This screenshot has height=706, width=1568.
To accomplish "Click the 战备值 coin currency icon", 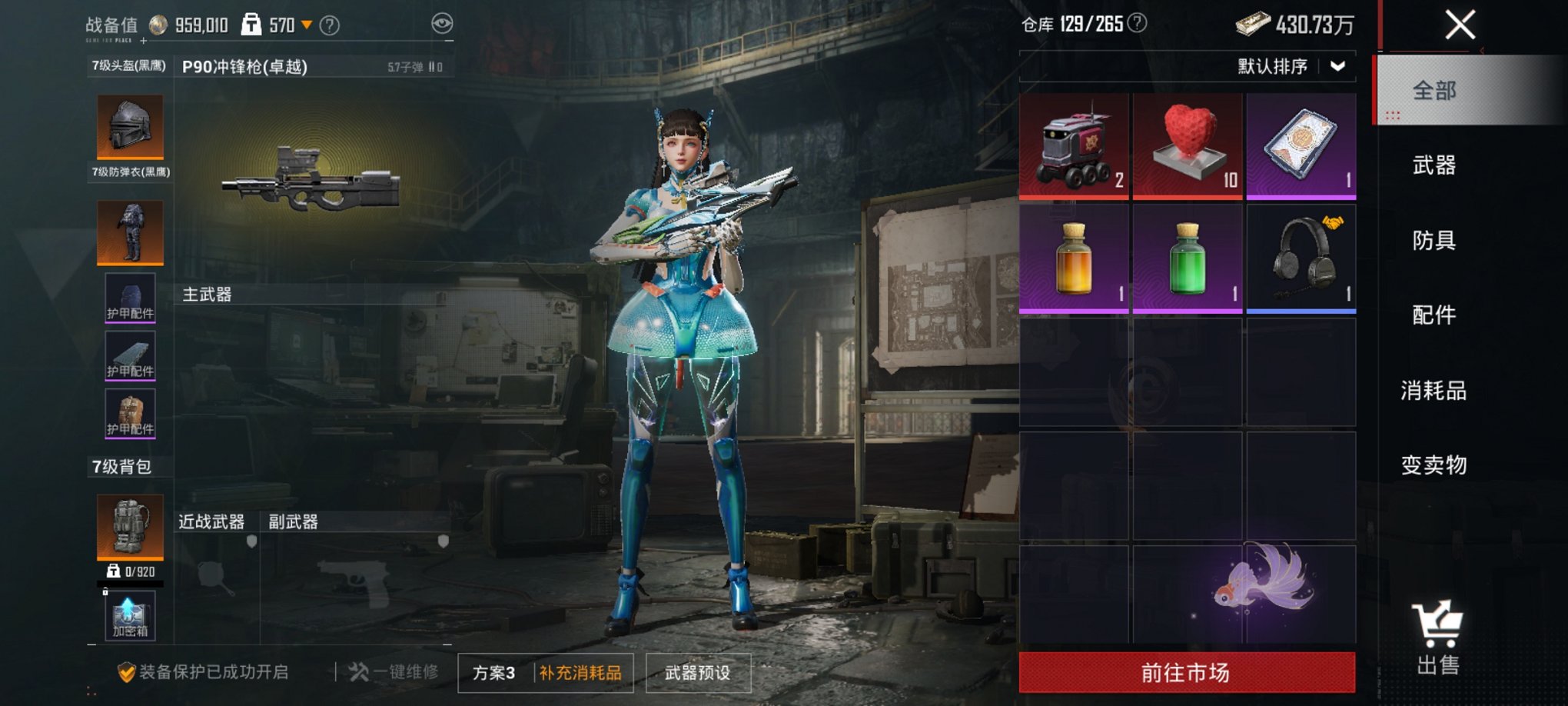I will 158,24.
